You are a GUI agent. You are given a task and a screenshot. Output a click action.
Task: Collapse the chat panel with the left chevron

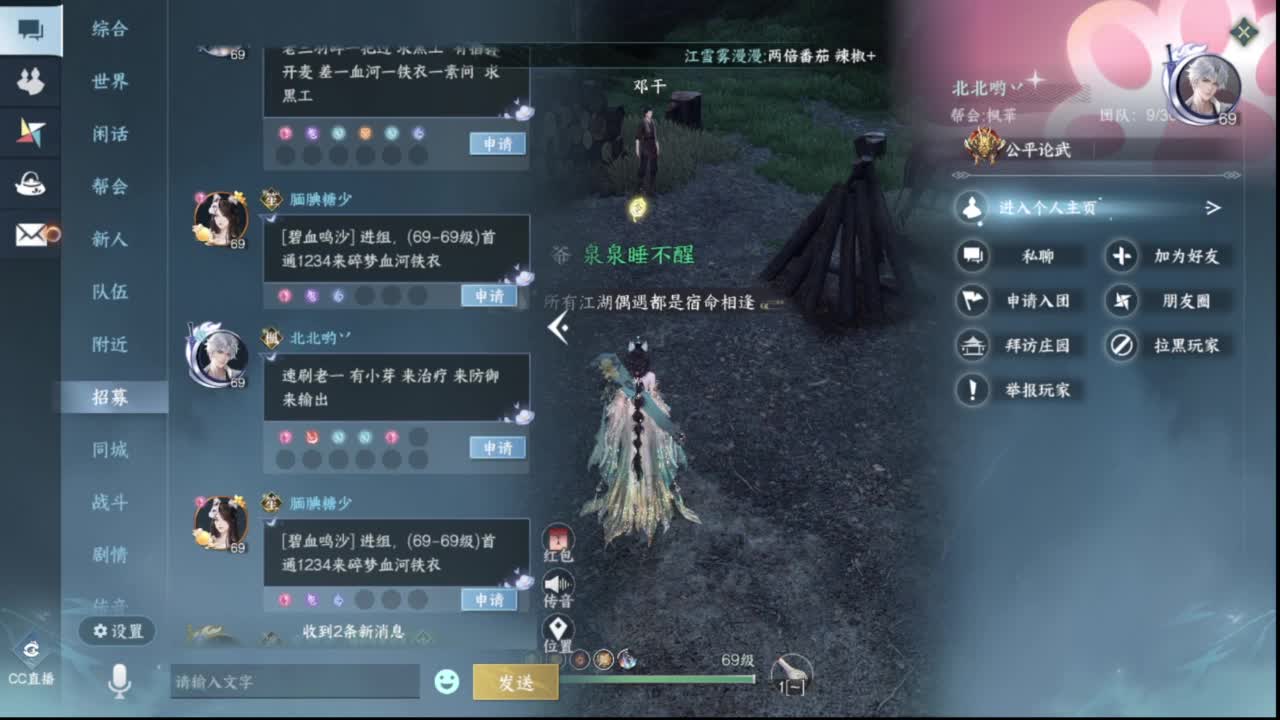pyautogui.click(x=557, y=328)
